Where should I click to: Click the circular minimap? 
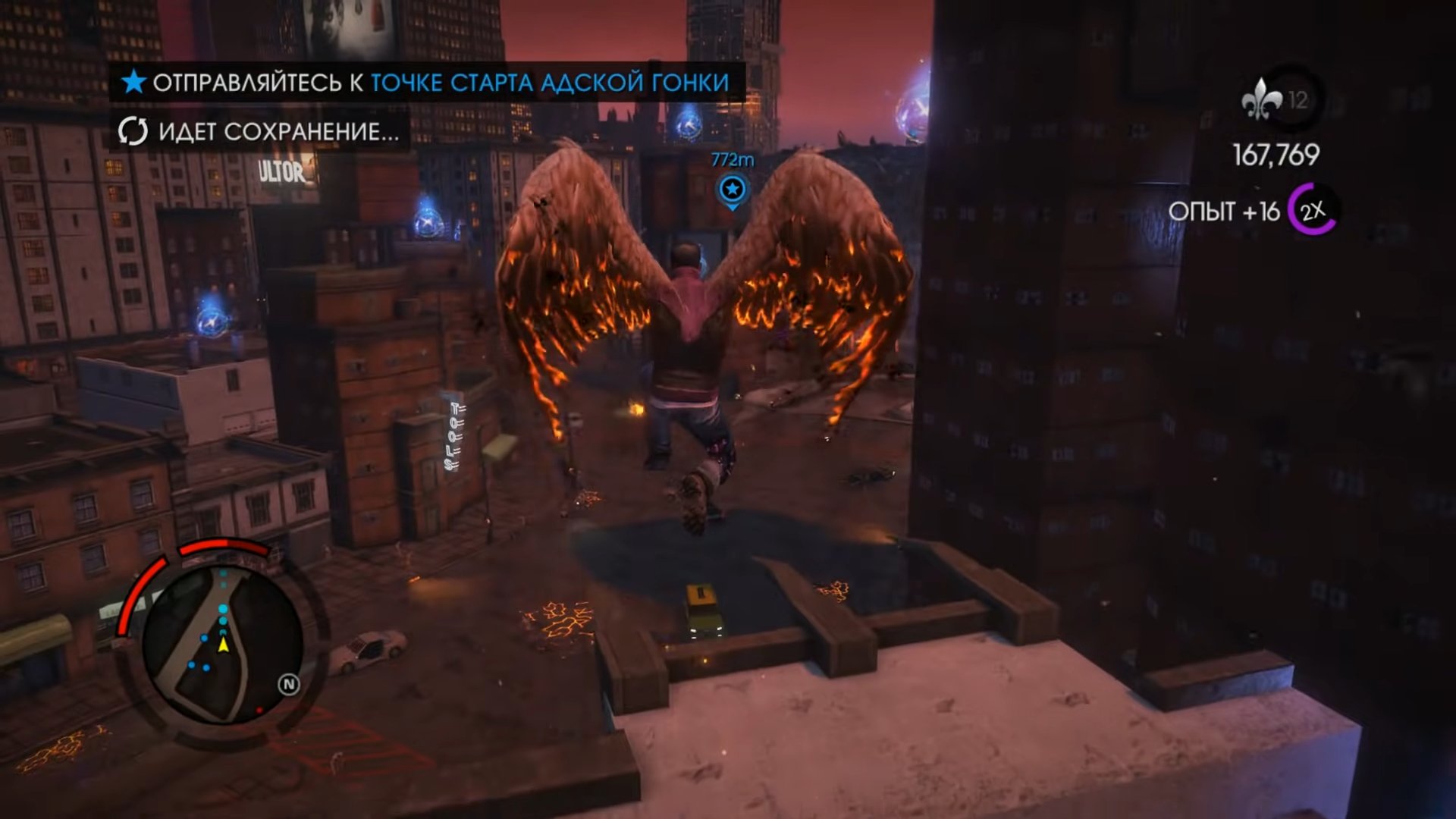pyautogui.click(x=222, y=645)
